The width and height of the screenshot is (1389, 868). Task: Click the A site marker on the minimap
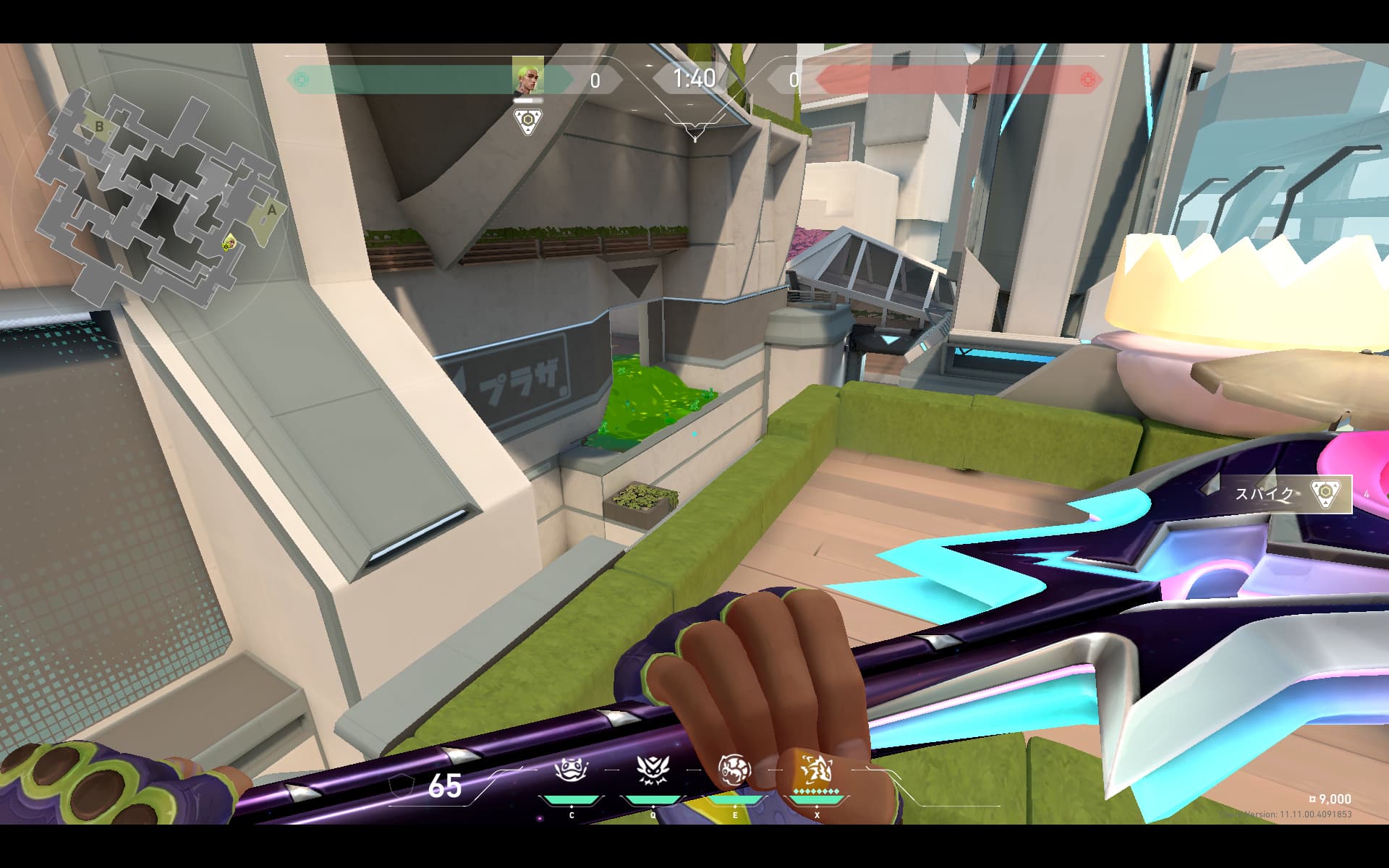pyautogui.click(x=272, y=210)
